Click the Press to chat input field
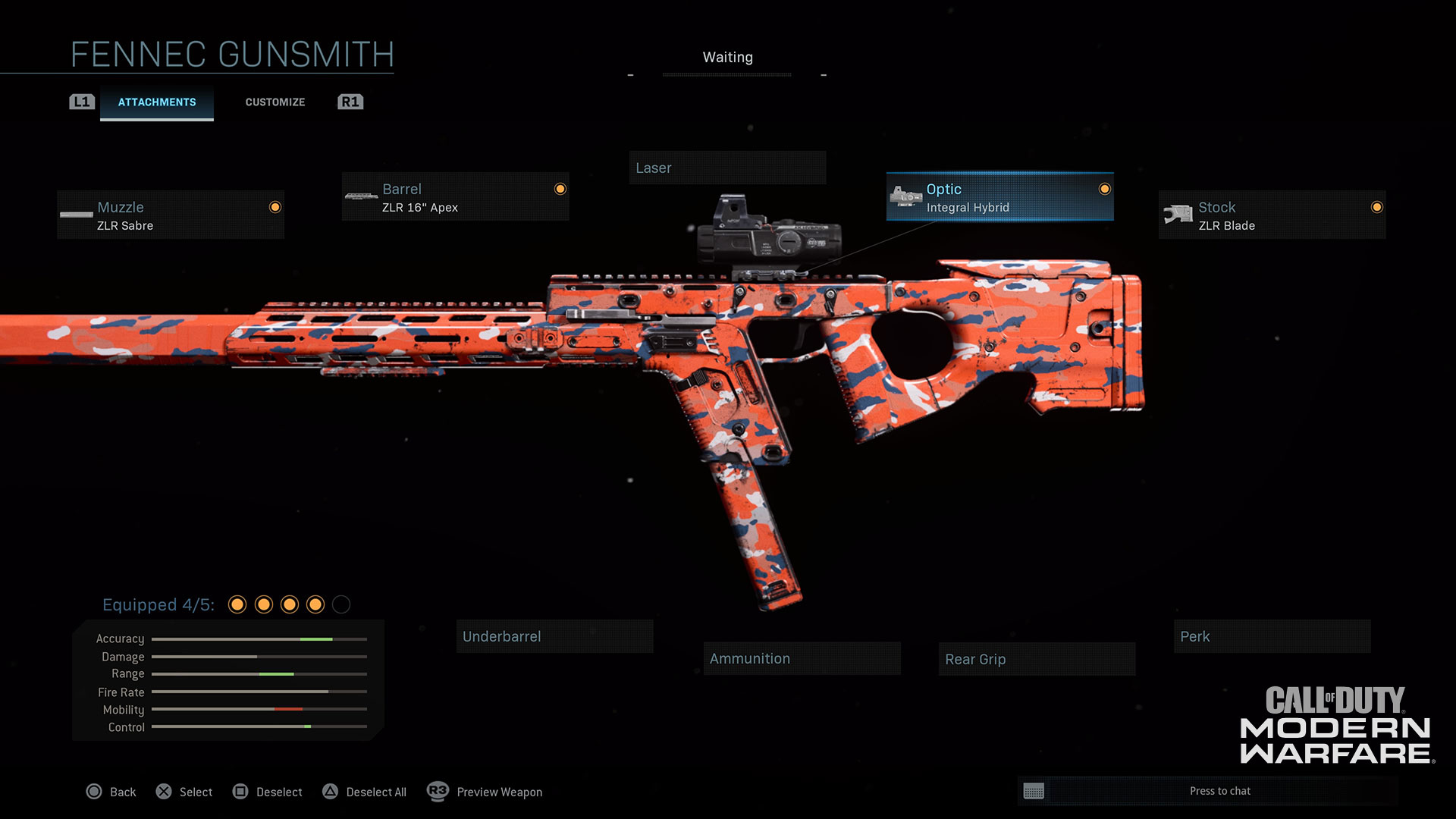The height and width of the screenshot is (819, 1456). click(x=1219, y=790)
